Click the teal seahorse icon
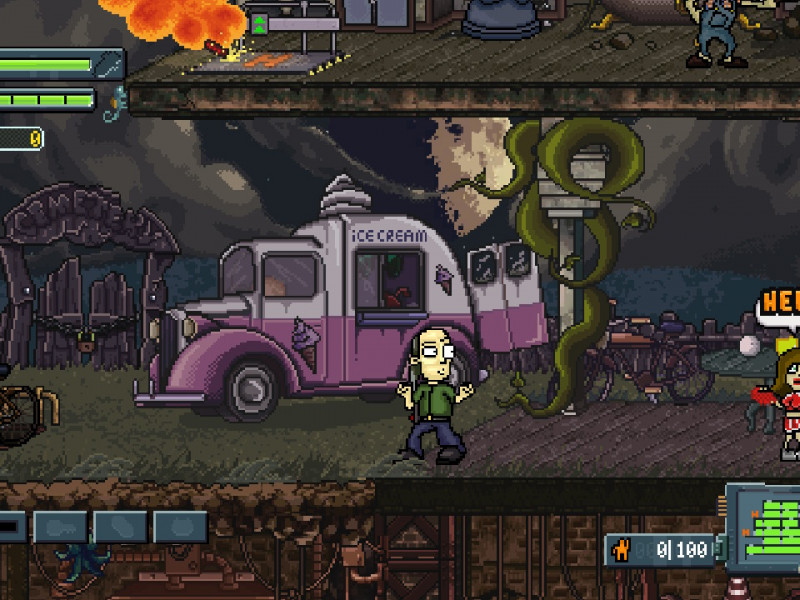This screenshot has width=800, height=600. click(115, 101)
